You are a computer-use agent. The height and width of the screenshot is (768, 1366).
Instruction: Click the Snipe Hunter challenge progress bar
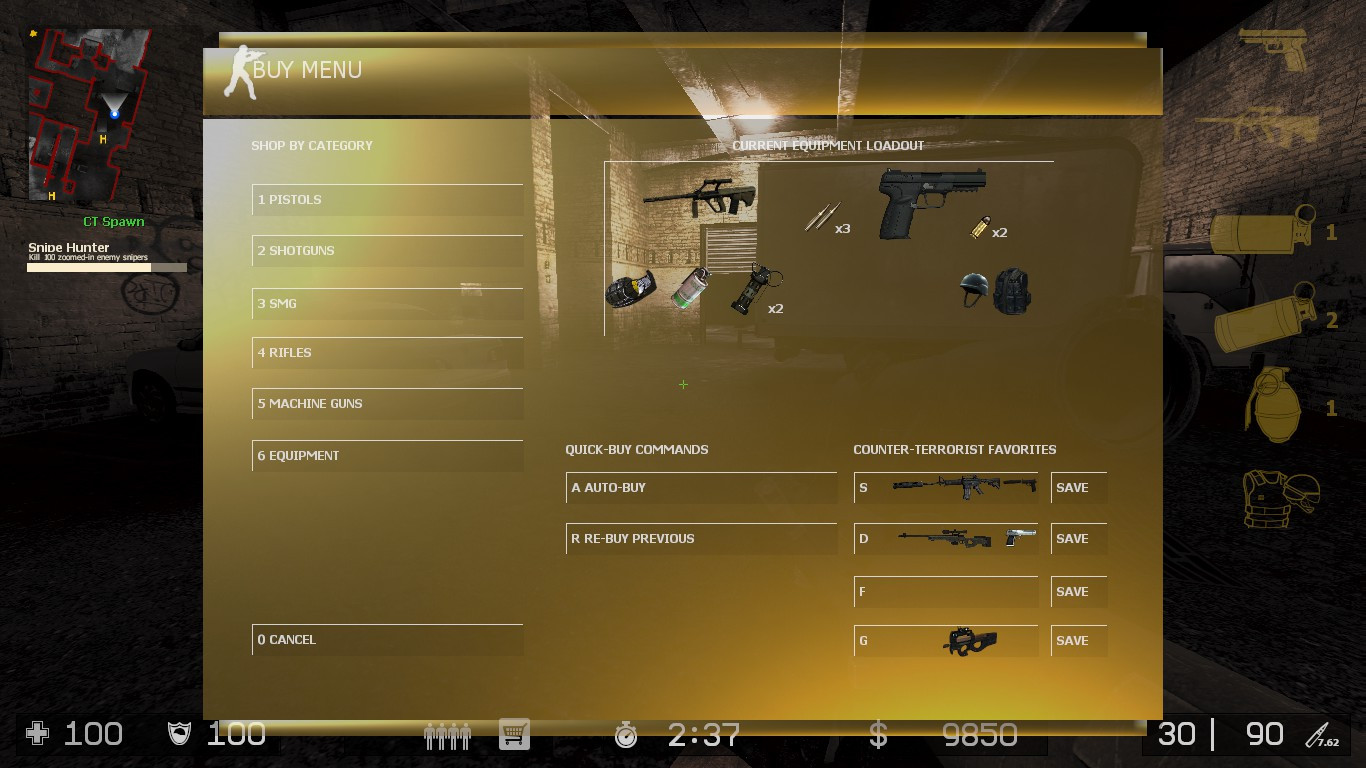tap(105, 267)
